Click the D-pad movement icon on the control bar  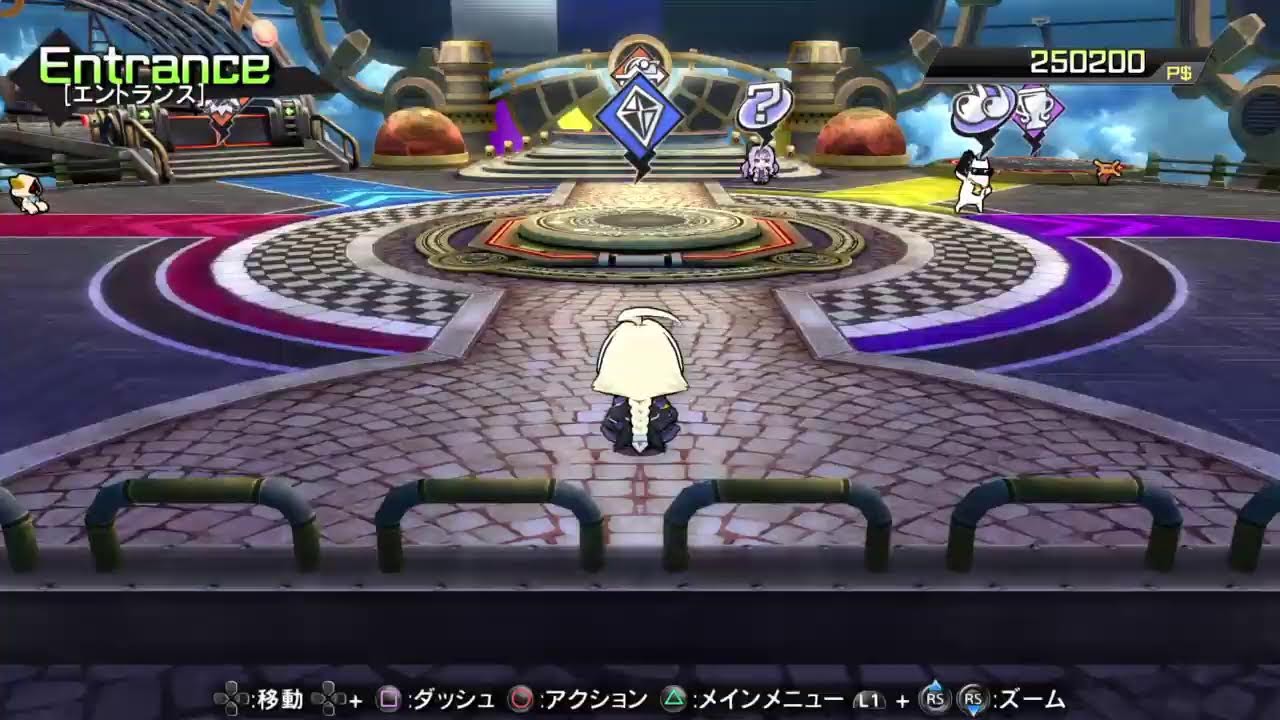pos(228,700)
